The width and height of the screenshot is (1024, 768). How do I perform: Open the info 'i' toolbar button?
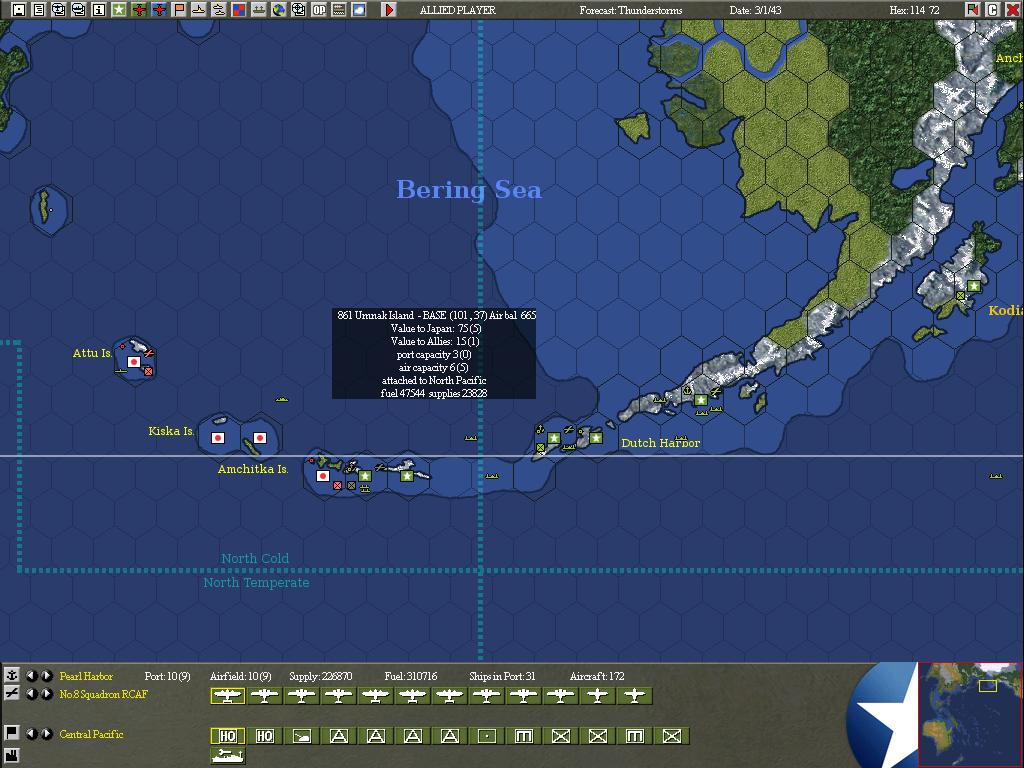pyautogui.click(x=99, y=10)
